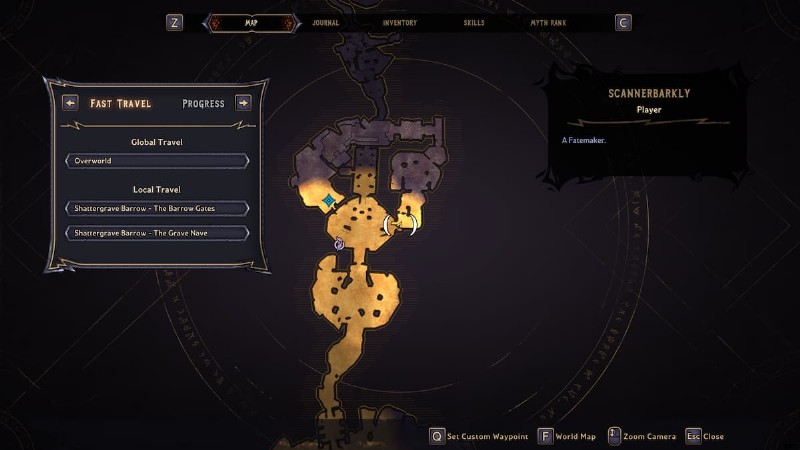Choose Shattergrave Barrow - The Grave Nave
Screen dimensions: 800x450
click(x=157, y=233)
